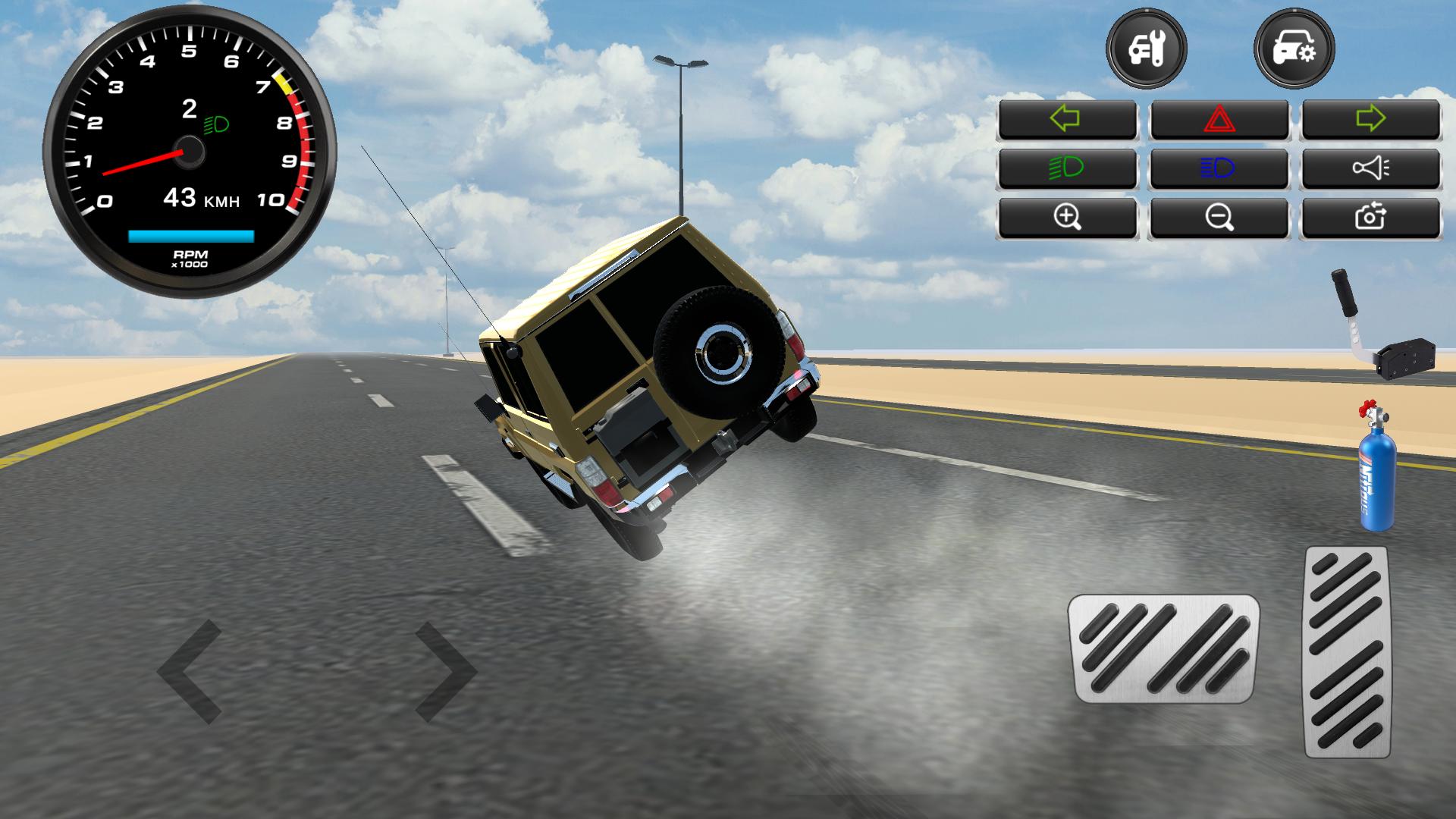This screenshot has width=1456, height=819.
Task: Activate the left turn signal
Action: pos(1067,119)
